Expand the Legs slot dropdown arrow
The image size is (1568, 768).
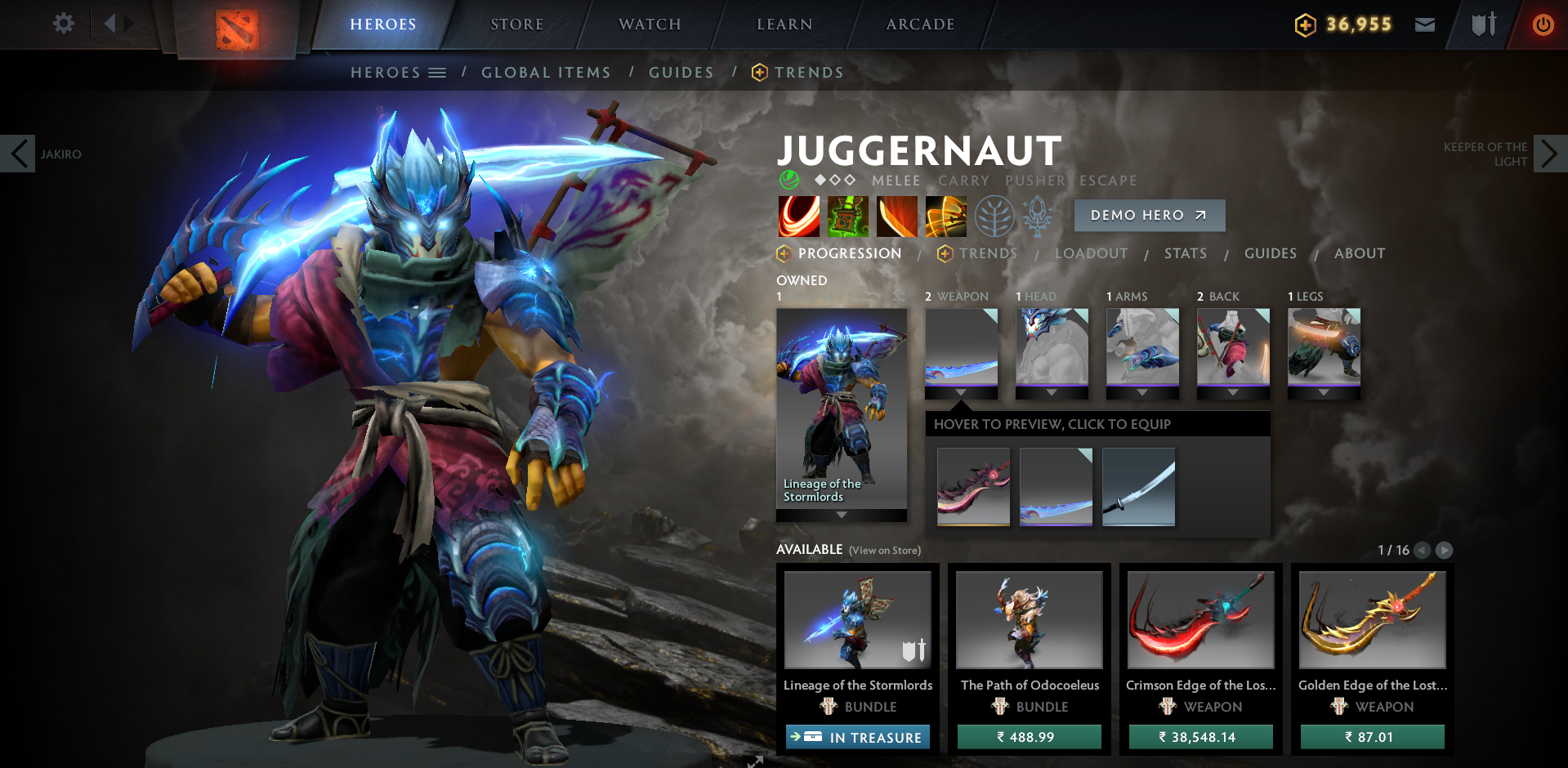tap(1325, 391)
